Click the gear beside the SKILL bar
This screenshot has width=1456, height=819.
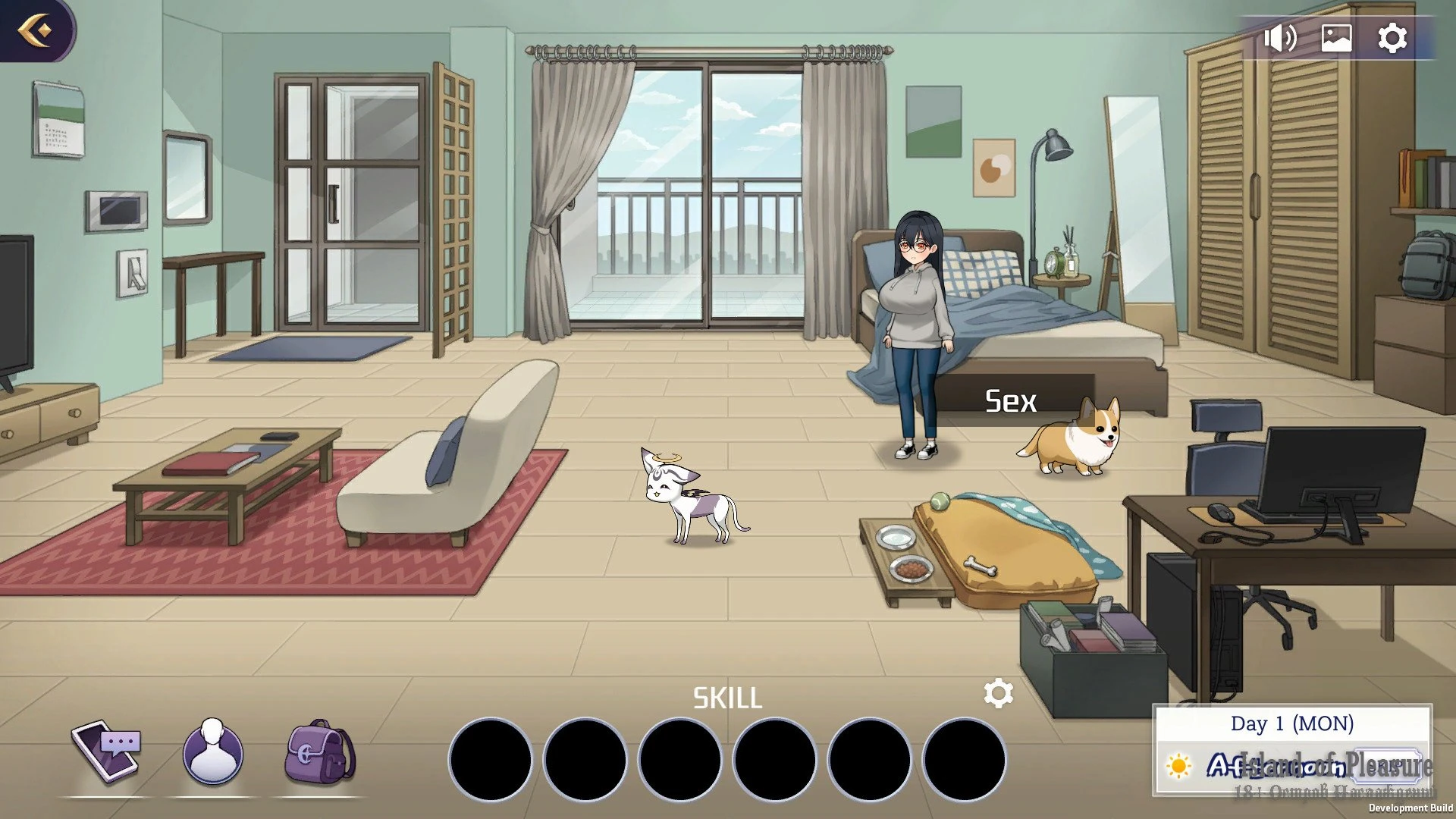pyautogui.click(x=998, y=693)
